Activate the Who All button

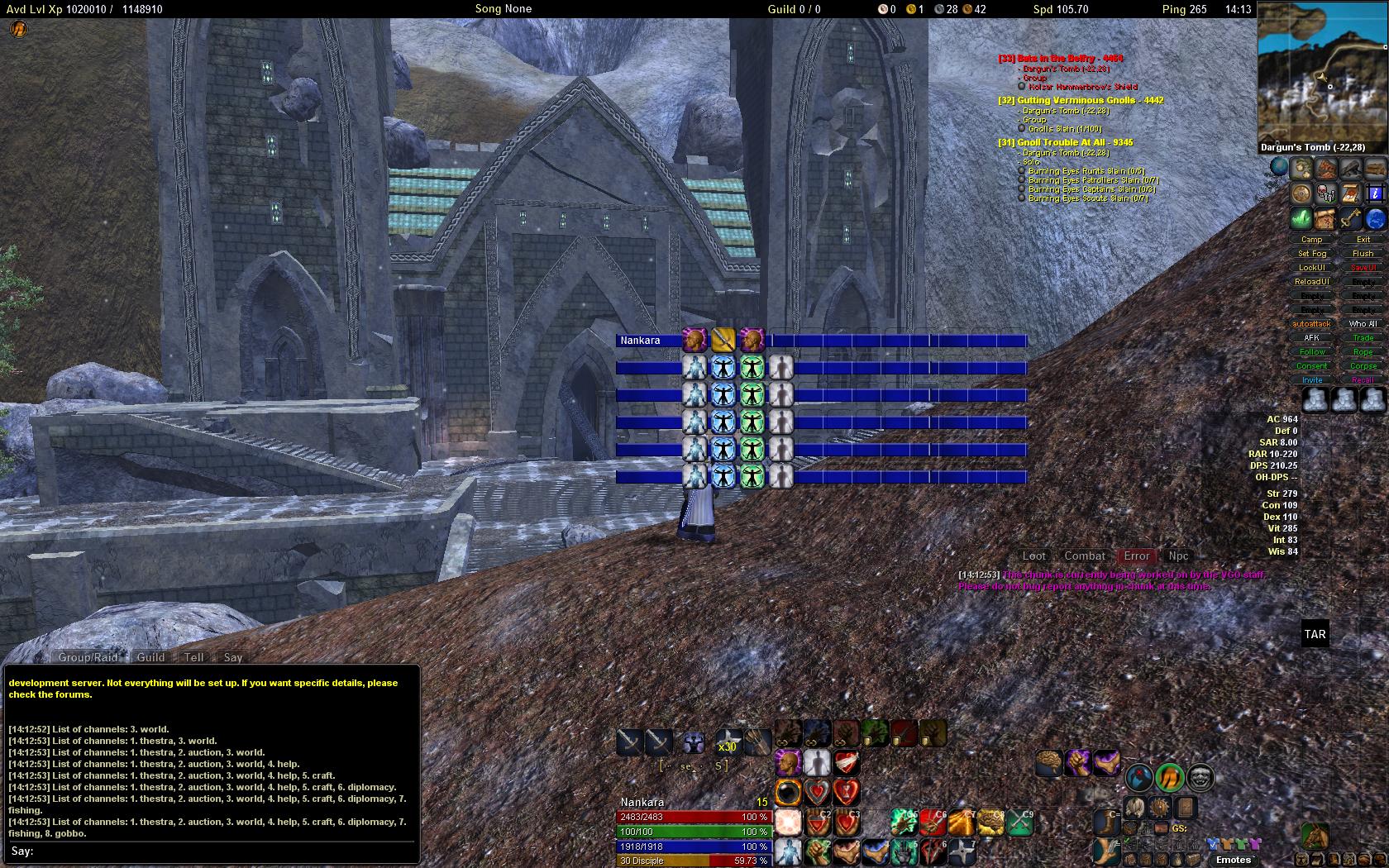[1363, 324]
